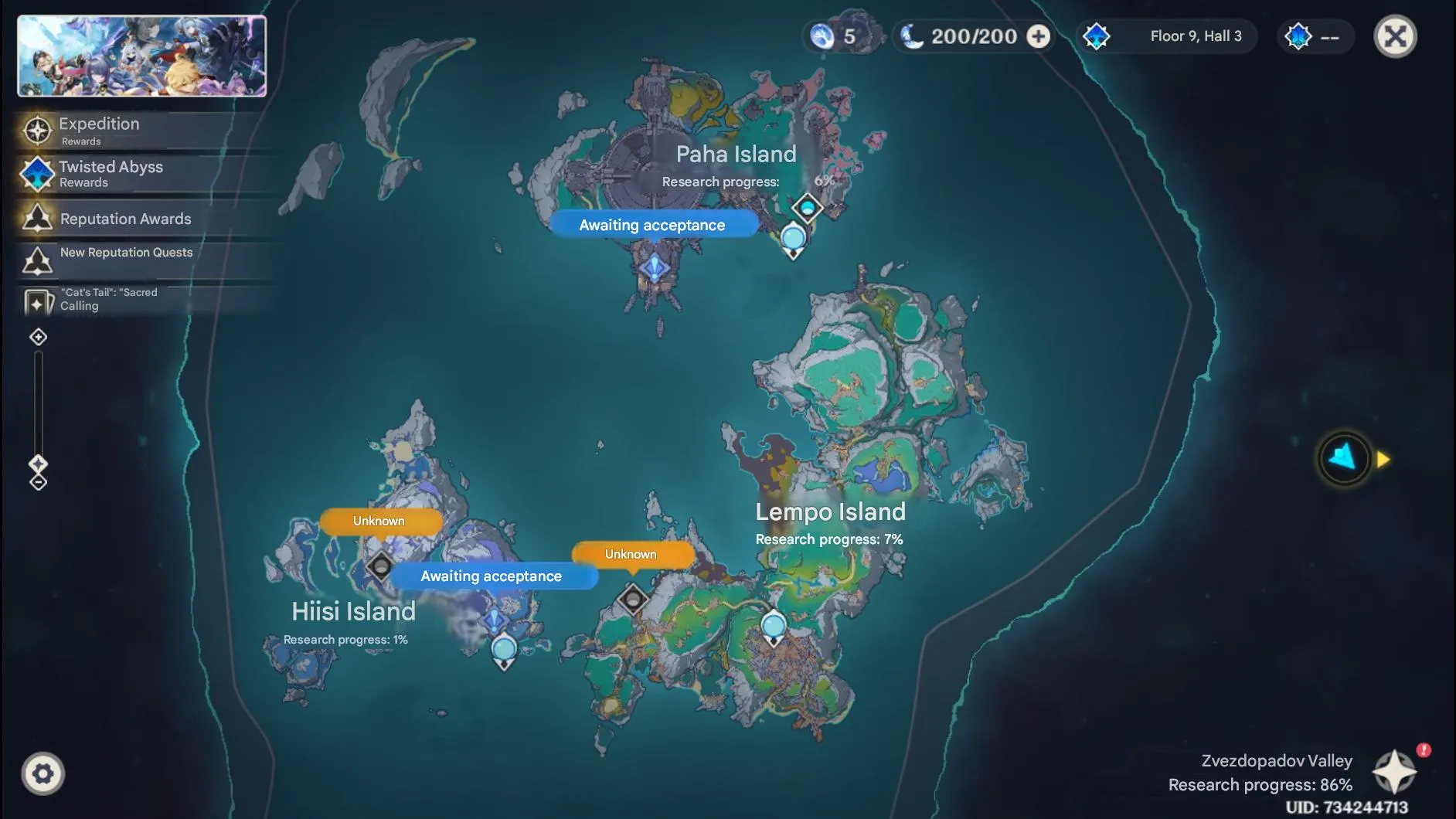Open the Cat's Tail Sacred Calling quest entry
Image resolution: width=1456 pixels, height=819 pixels.
(x=108, y=299)
